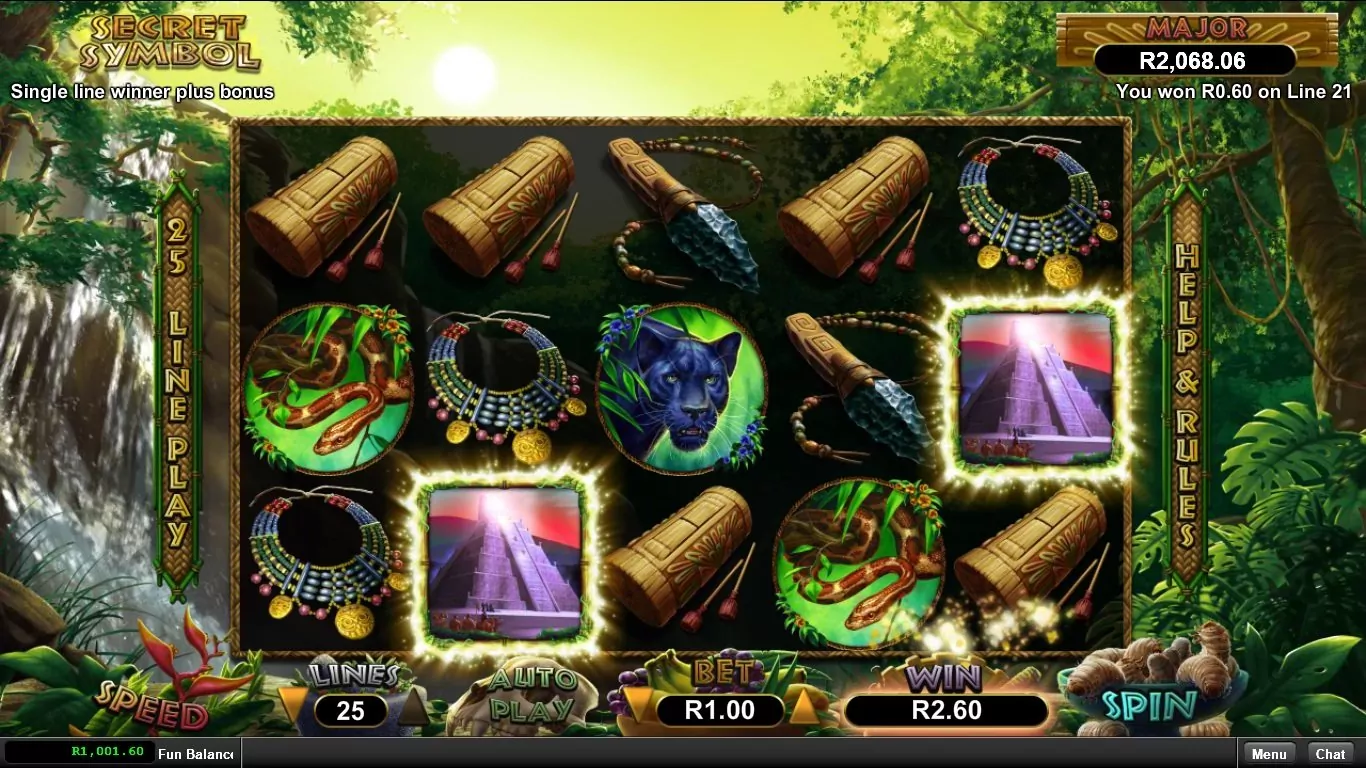1366x768 pixels.
Task: Open the Chat window
Action: (1330, 754)
